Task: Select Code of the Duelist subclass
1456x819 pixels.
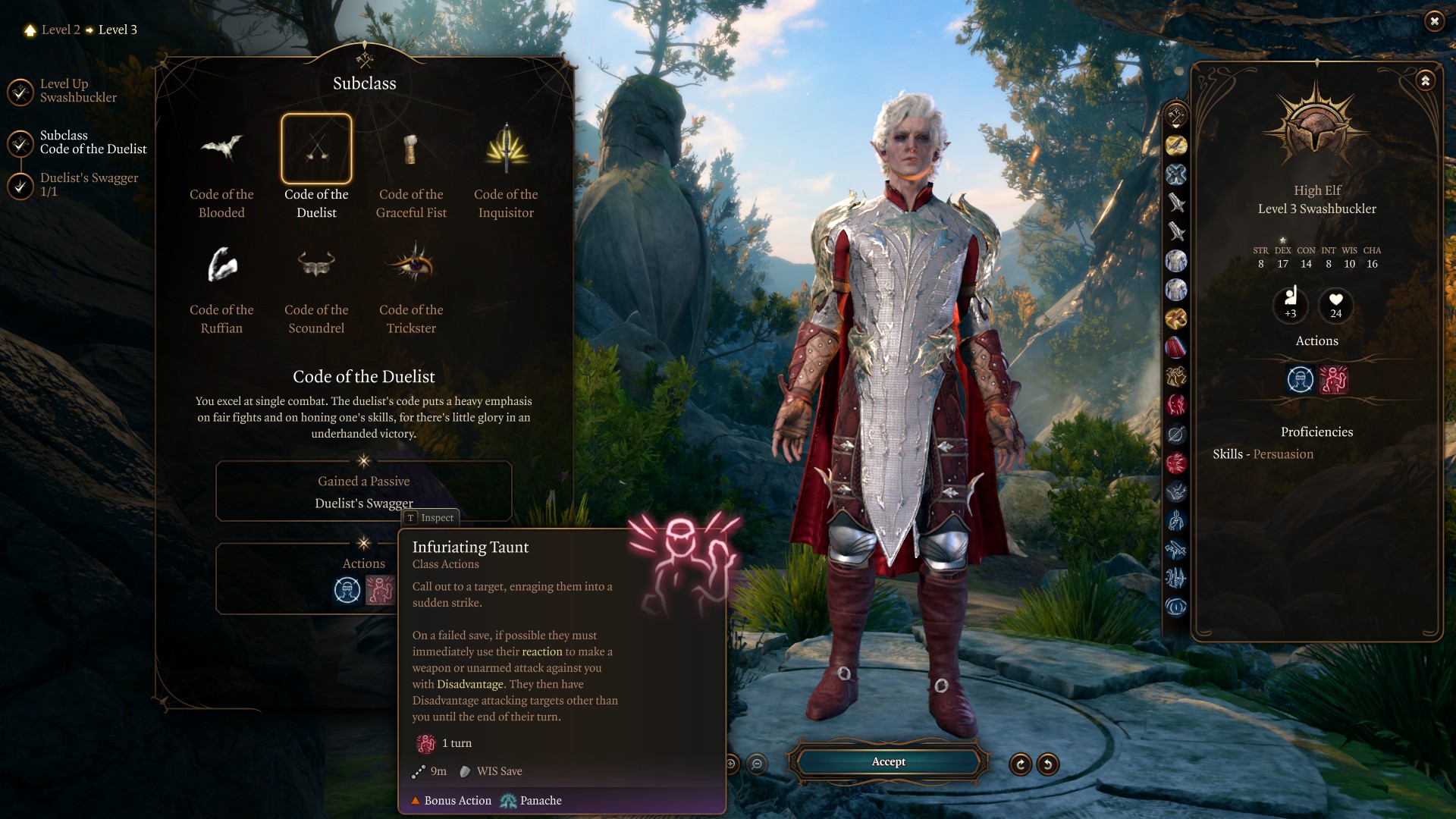Action: click(x=316, y=150)
